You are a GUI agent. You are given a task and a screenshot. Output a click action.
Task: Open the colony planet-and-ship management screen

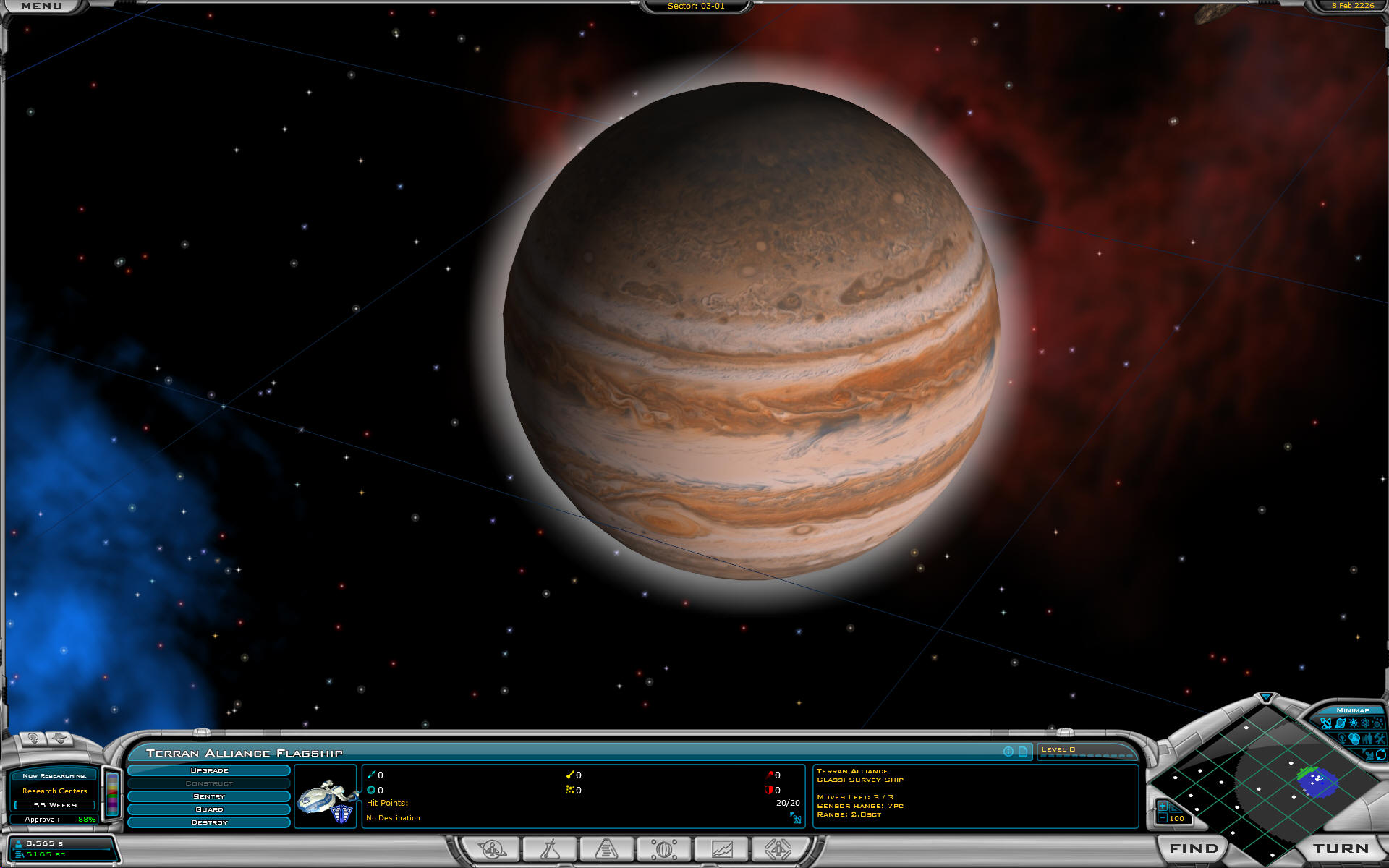point(493,848)
